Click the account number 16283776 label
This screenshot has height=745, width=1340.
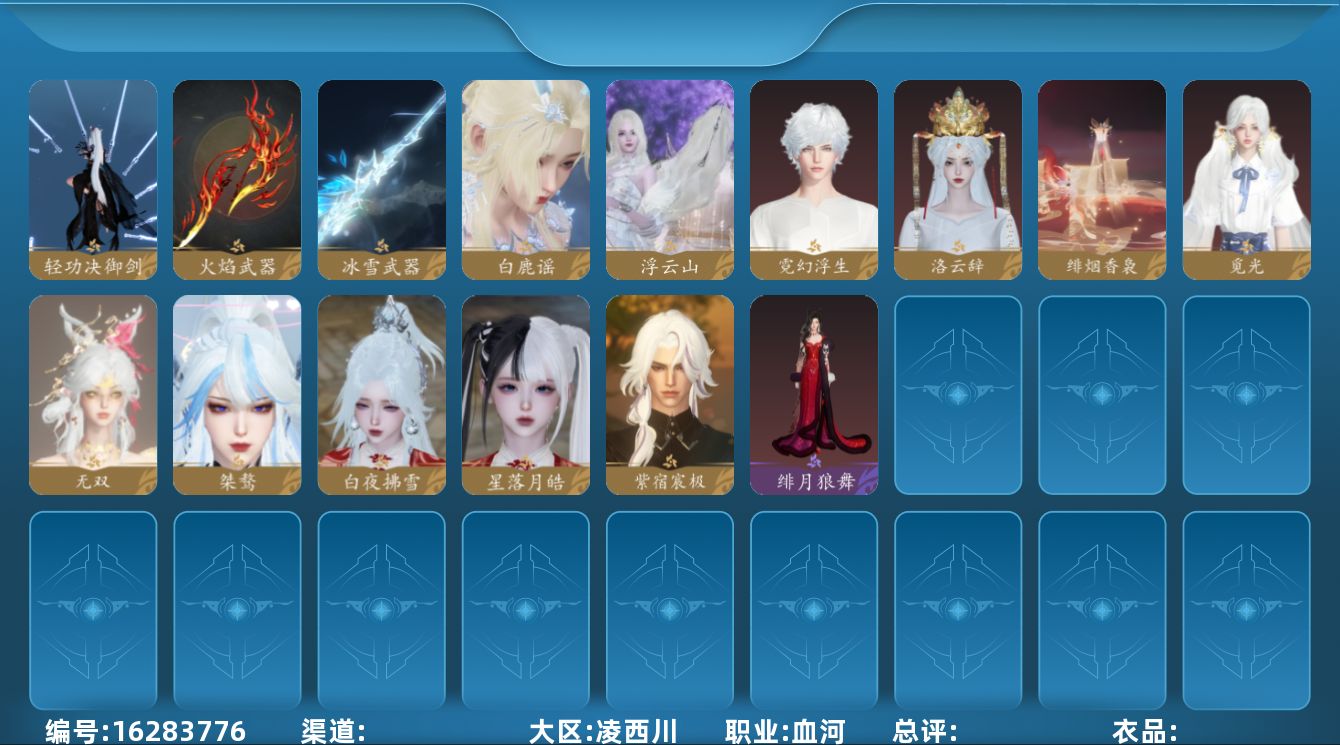[135, 730]
